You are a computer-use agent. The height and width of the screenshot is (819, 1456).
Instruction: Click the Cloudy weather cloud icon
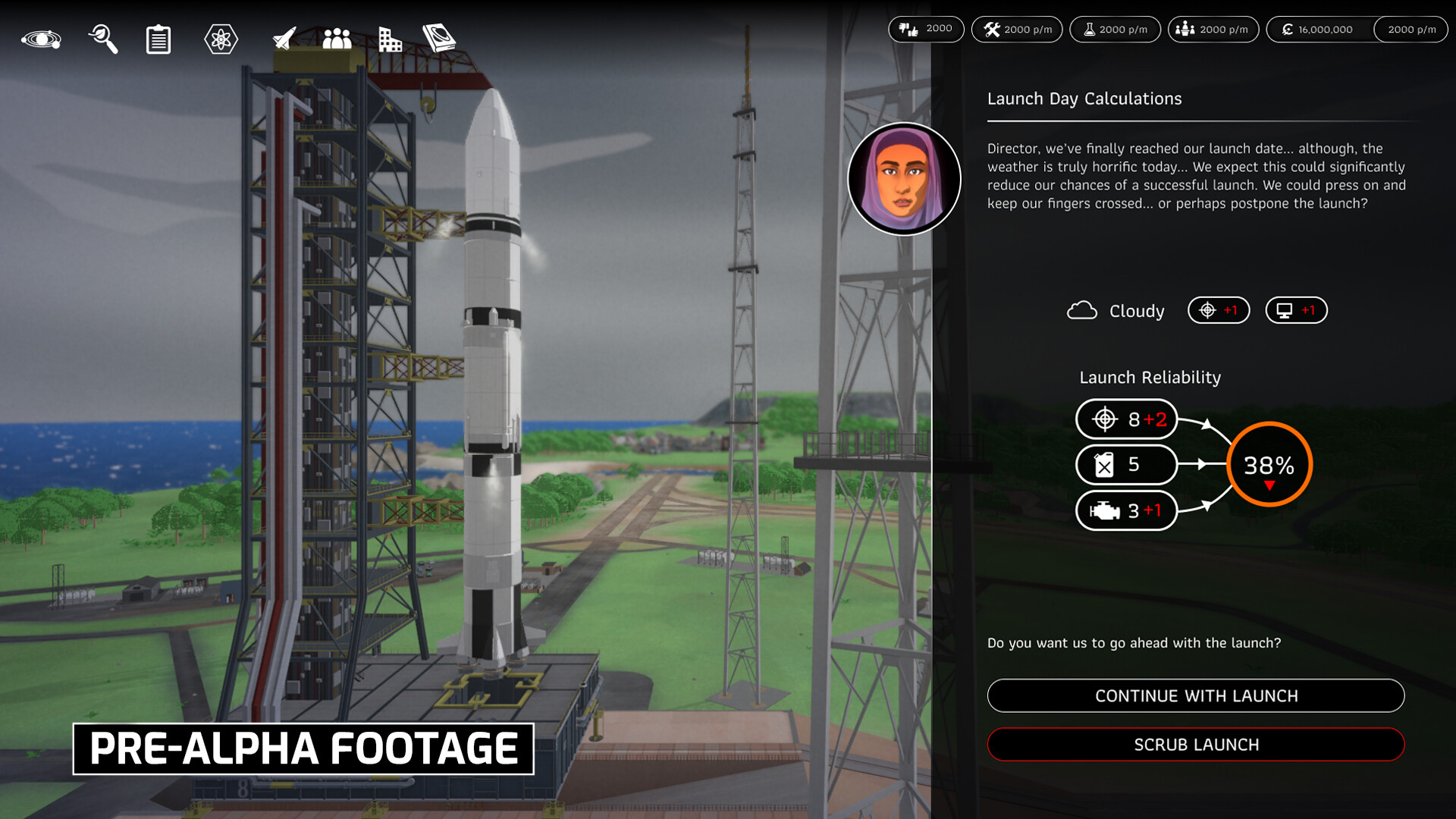tap(1083, 310)
